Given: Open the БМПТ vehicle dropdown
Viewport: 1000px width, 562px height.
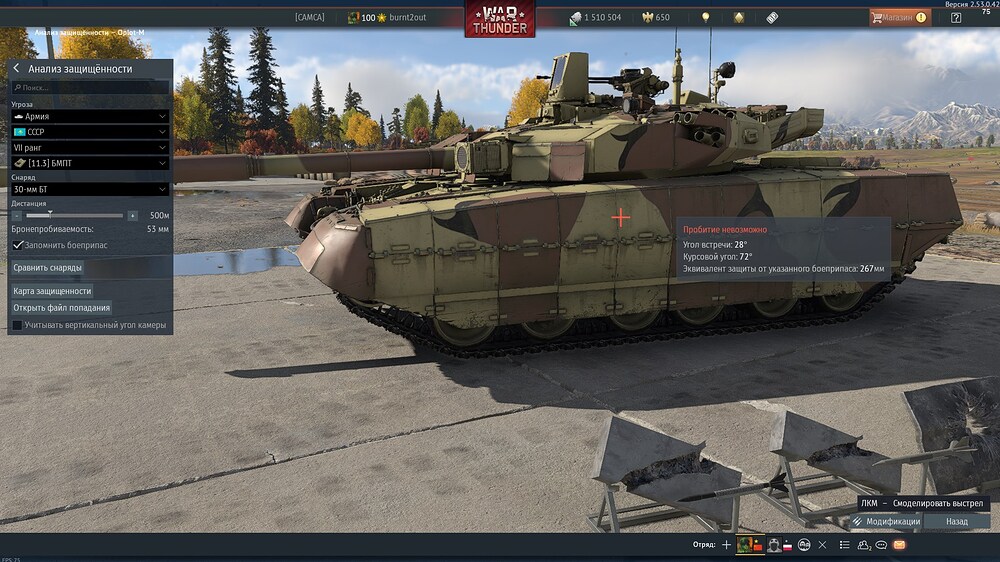Looking at the screenshot, I should tap(89, 163).
